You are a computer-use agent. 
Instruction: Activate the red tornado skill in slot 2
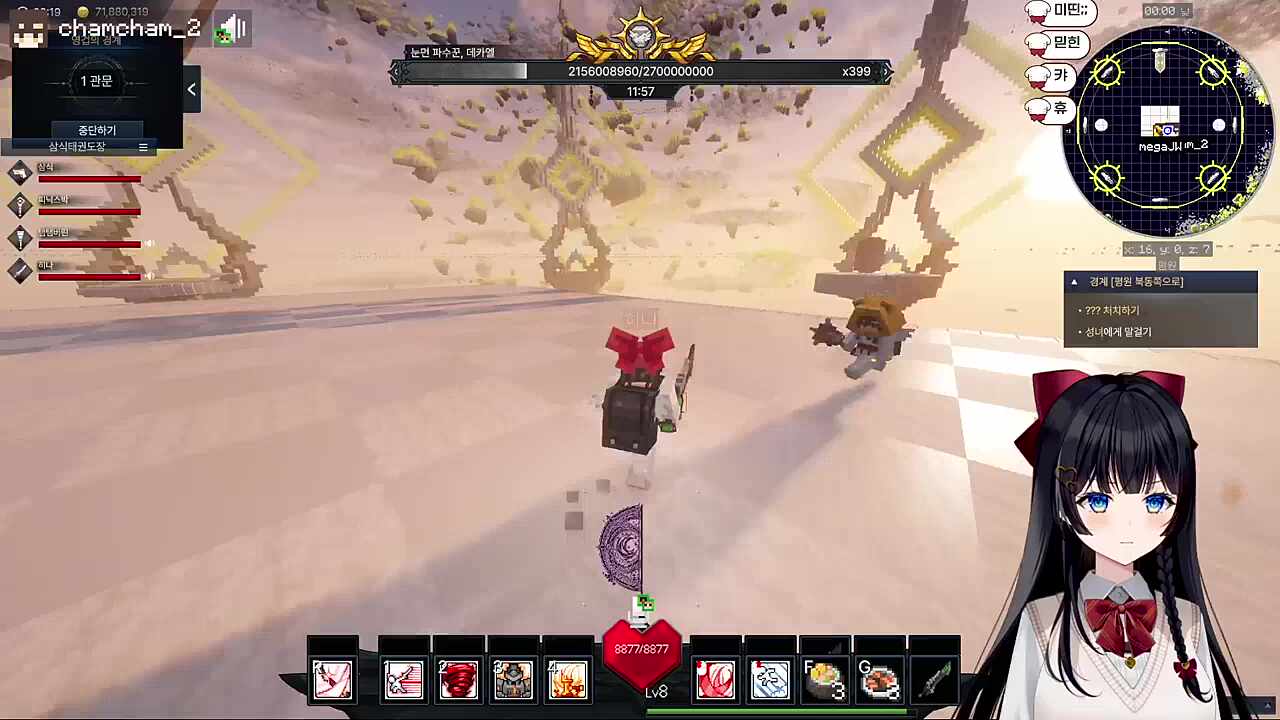coord(459,680)
